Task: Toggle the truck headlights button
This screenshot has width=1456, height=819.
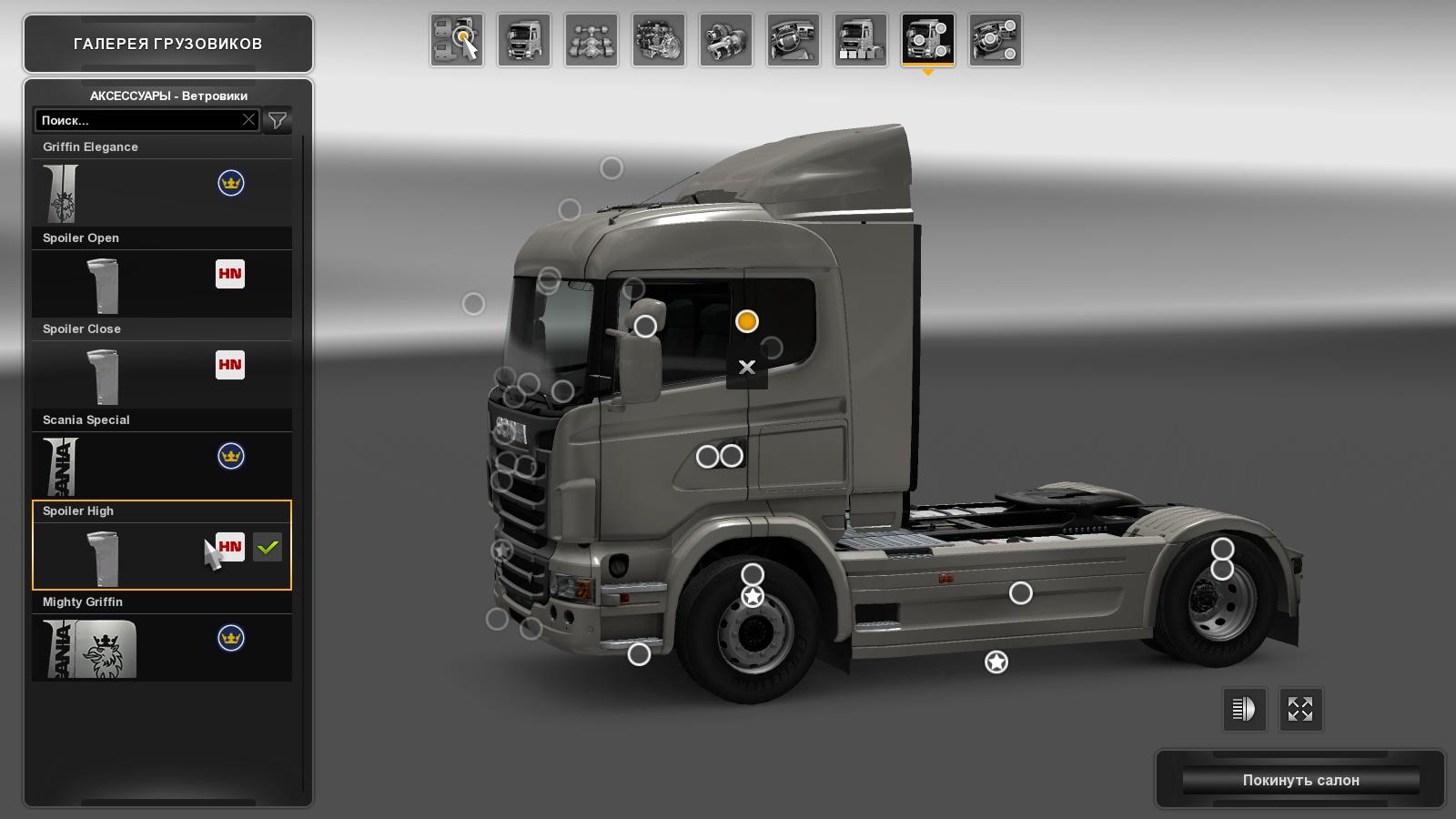Action: [1244, 709]
